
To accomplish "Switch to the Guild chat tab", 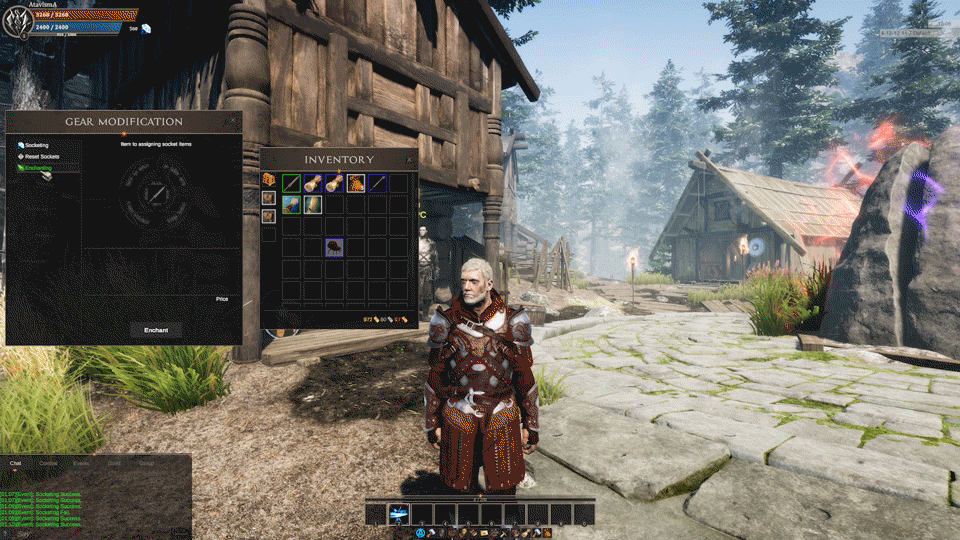I will point(114,463).
